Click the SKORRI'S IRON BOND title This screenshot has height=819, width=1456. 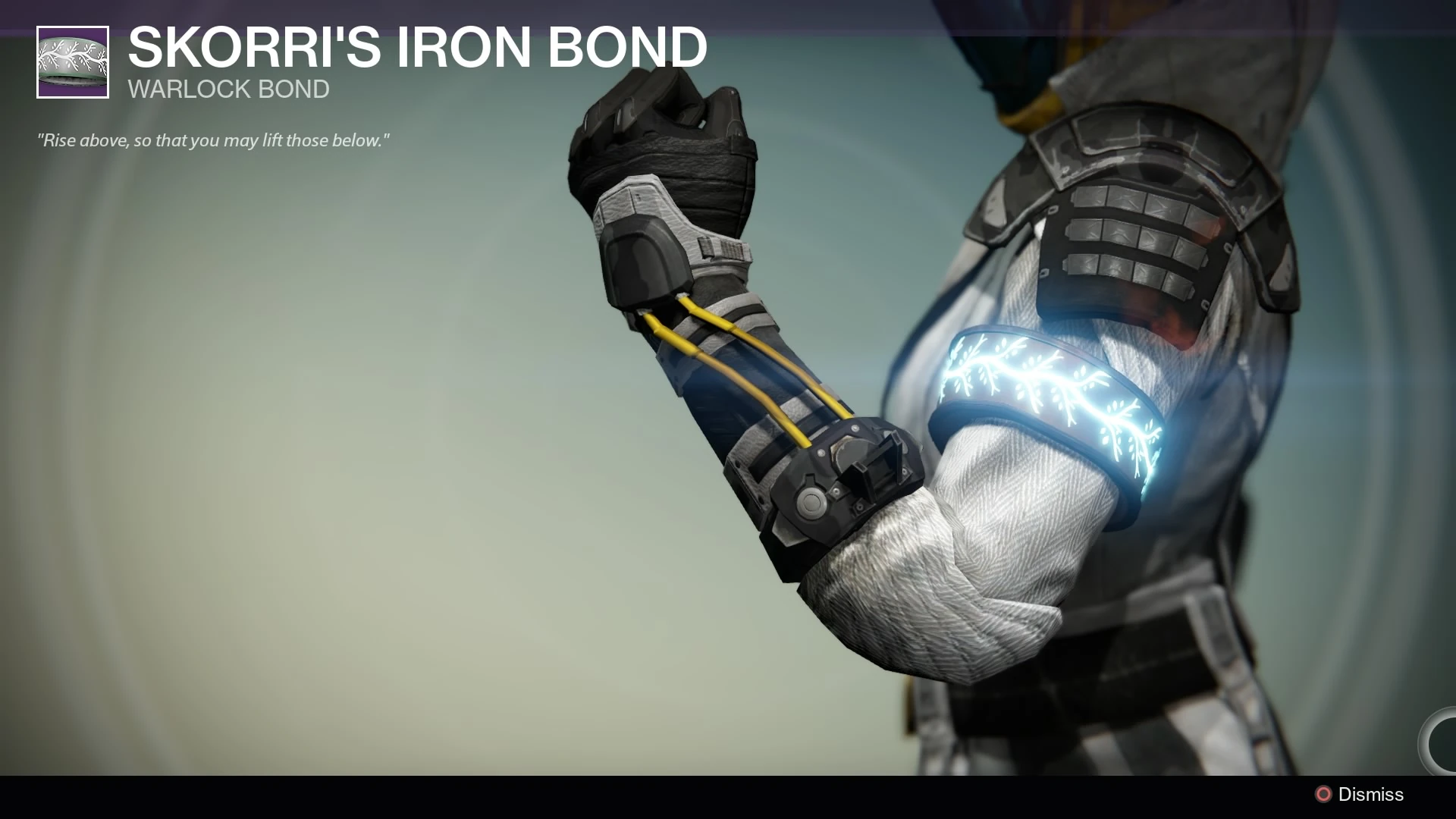coord(416,47)
